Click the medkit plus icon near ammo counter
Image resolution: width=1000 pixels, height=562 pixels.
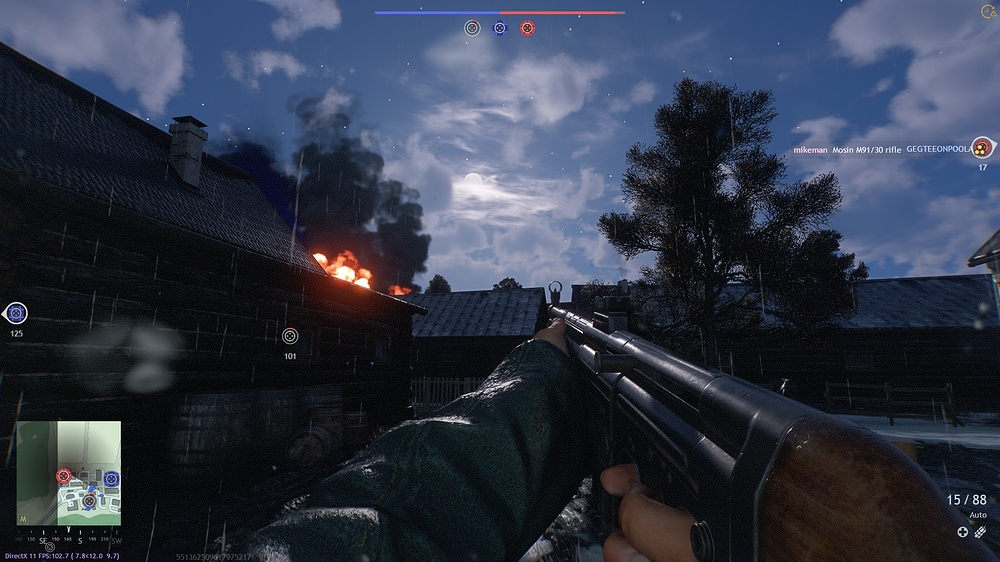click(962, 531)
